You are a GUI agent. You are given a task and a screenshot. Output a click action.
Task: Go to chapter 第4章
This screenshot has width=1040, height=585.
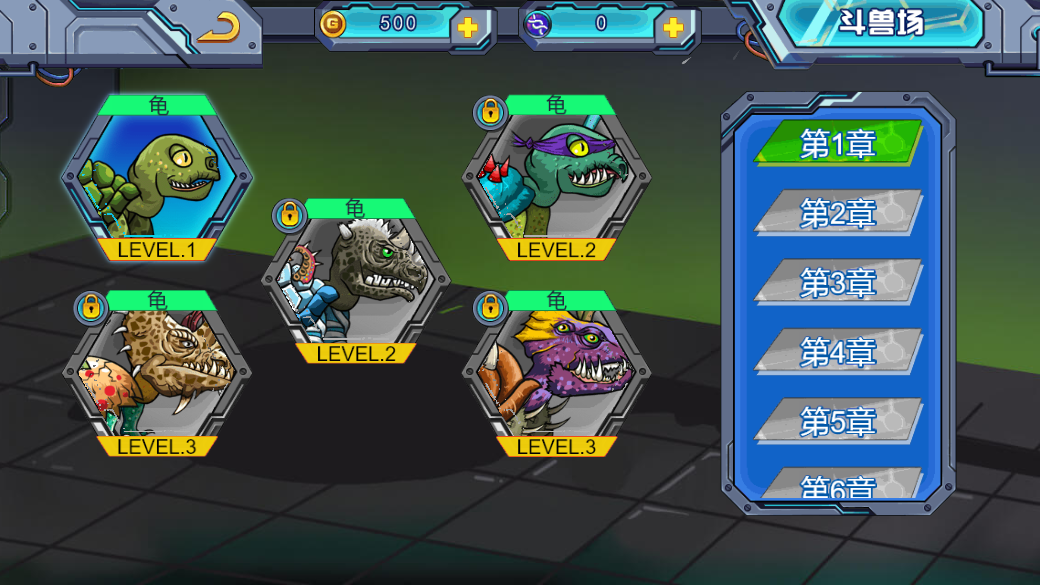[838, 352]
